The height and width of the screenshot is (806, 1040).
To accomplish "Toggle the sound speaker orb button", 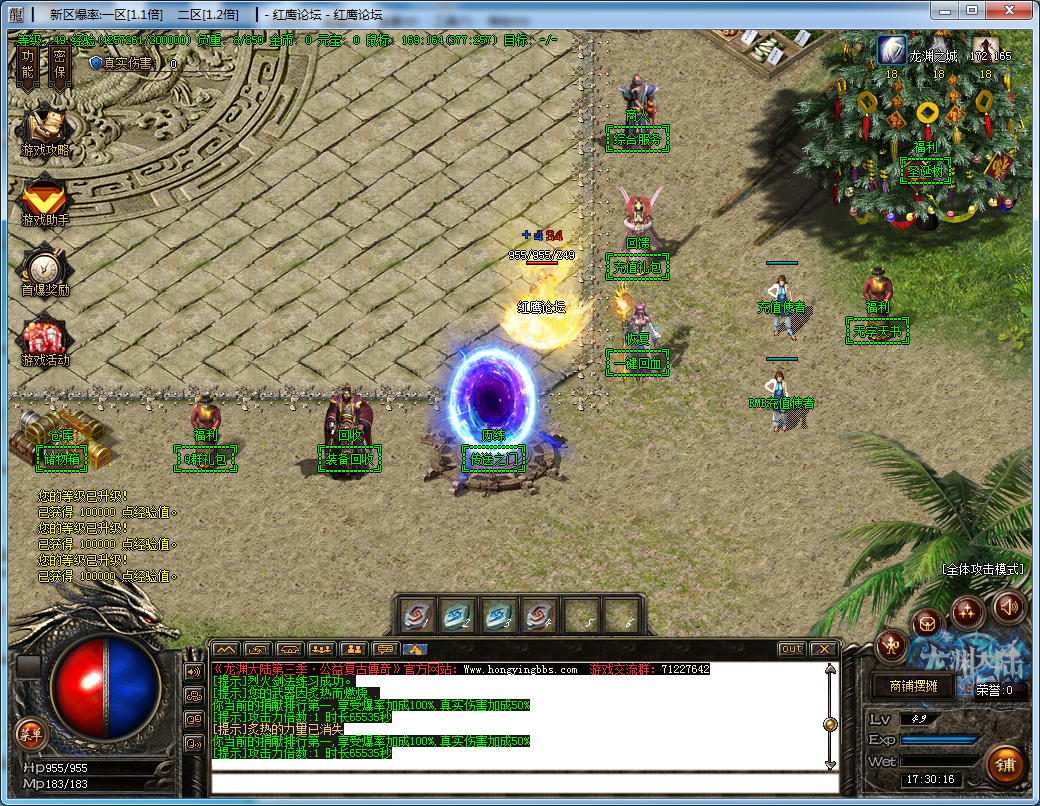I will click(x=1008, y=607).
